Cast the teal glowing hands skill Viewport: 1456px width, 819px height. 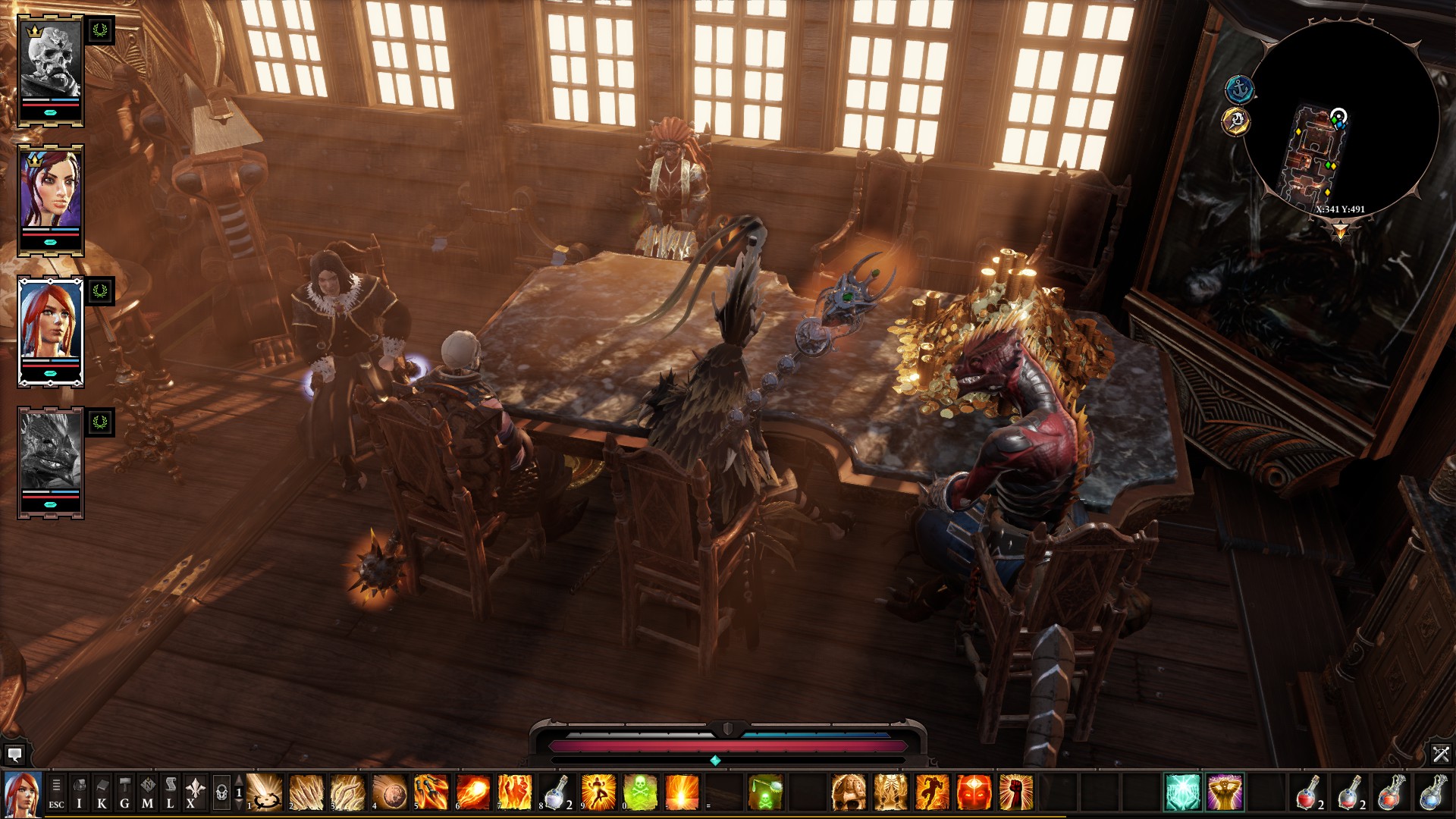pos(1182,792)
